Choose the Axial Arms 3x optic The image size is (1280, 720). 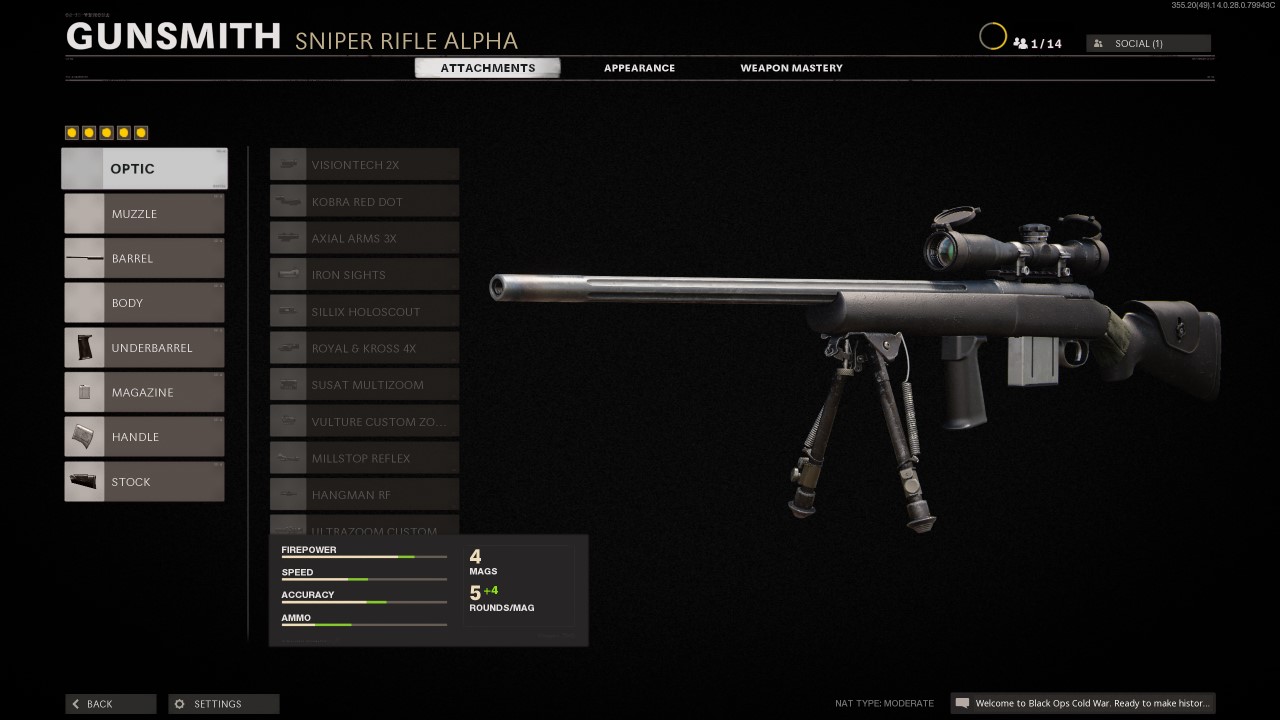click(x=365, y=238)
